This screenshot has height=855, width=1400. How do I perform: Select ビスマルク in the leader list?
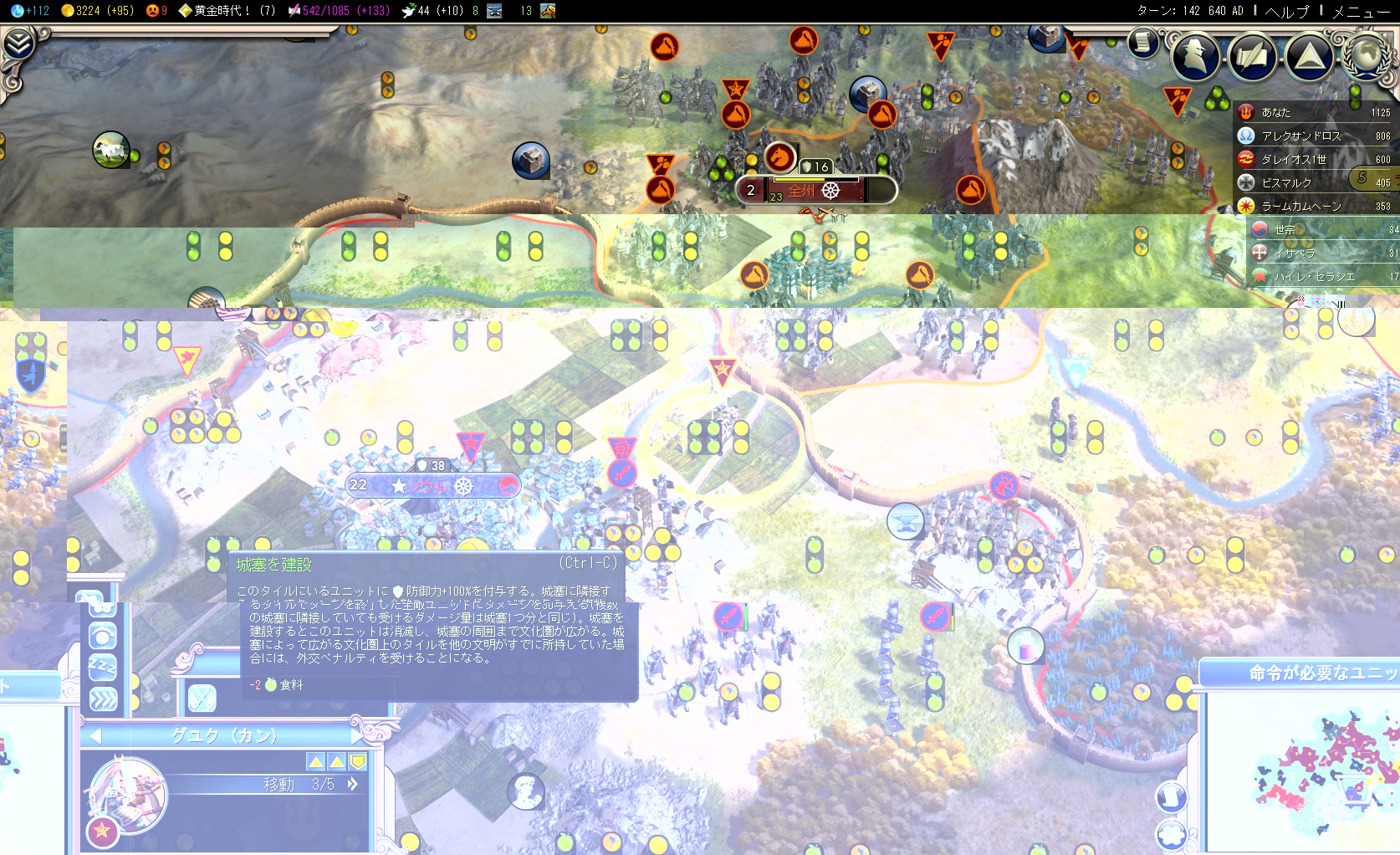(x=1286, y=182)
